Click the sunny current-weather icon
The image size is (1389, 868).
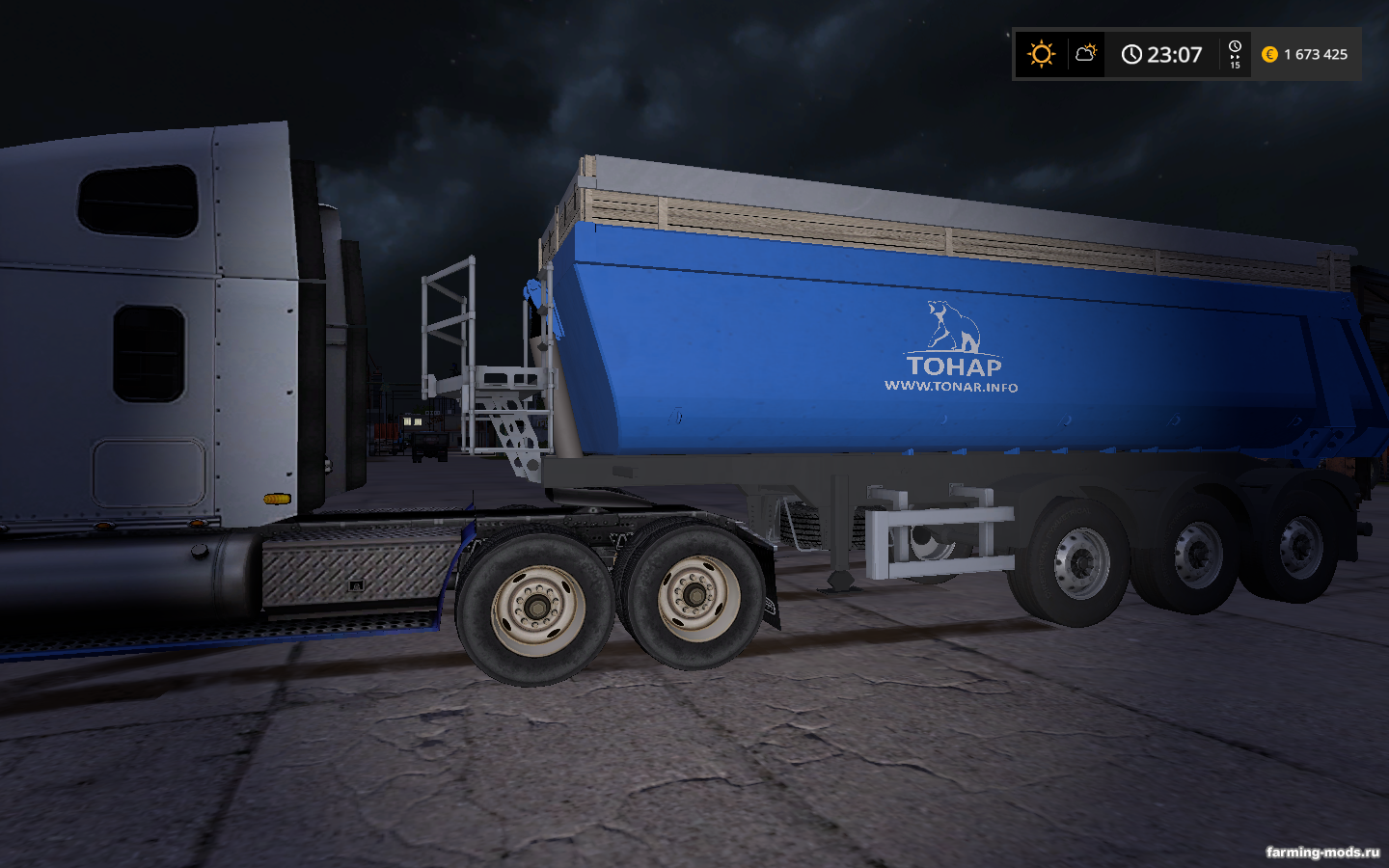pyautogui.click(x=1041, y=54)
